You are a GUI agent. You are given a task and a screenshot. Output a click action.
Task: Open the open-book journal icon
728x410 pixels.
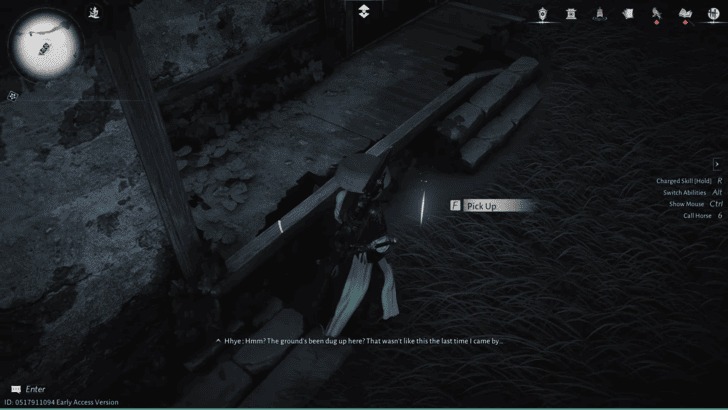(686, 13)
